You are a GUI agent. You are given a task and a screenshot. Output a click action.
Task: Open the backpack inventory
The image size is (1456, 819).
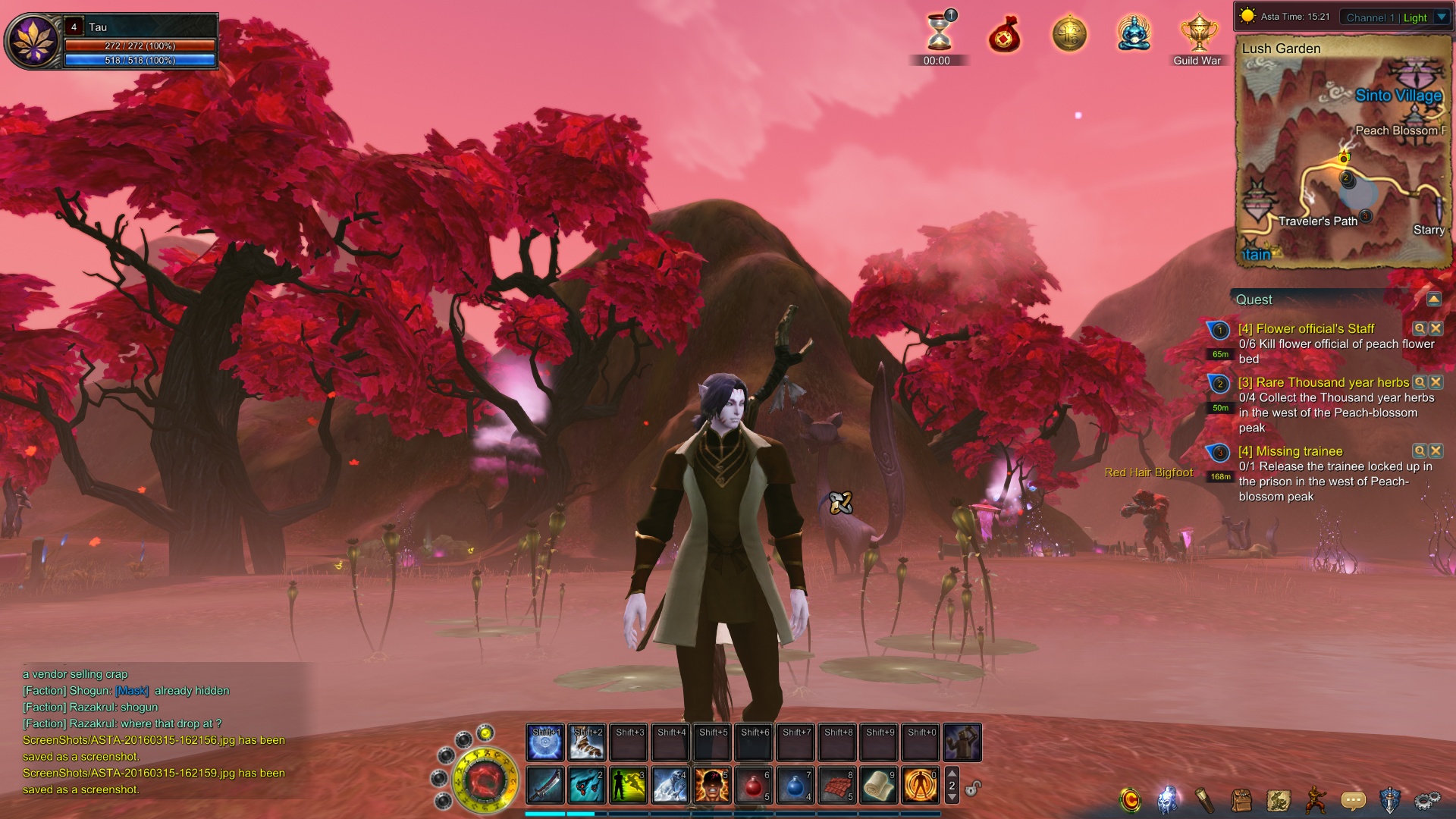coord(1241,800)
